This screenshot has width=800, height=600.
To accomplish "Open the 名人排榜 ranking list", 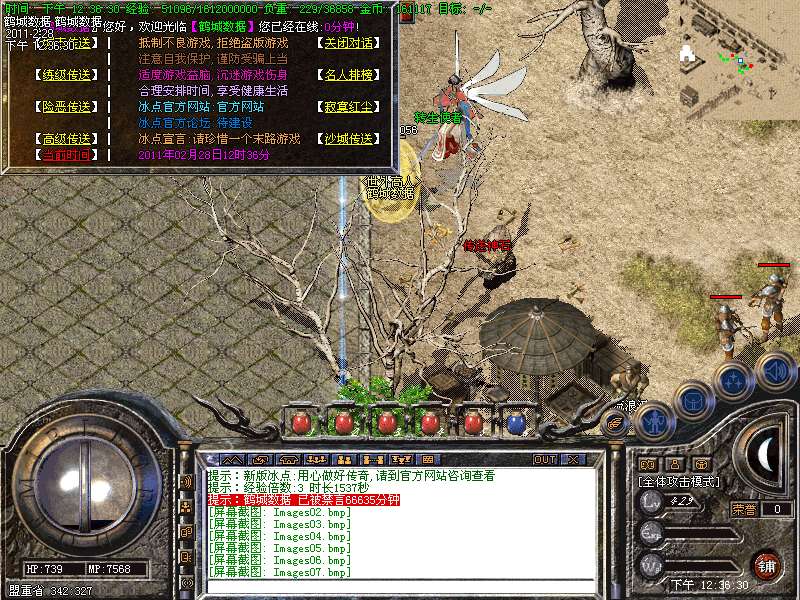I will (x=348, y=75).
